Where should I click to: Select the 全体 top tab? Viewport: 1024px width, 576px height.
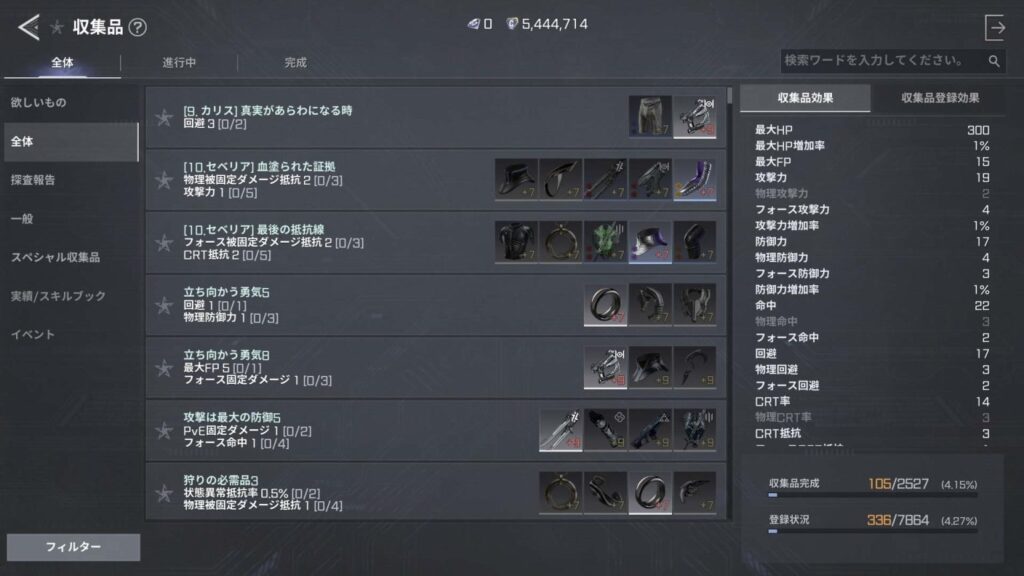tap(62, 63)
